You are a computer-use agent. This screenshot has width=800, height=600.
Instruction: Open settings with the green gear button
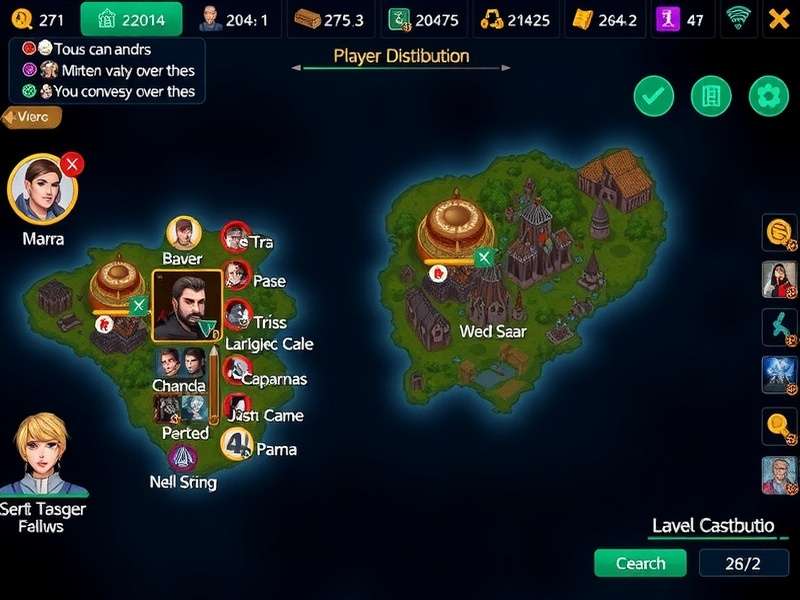click(768, 97)
